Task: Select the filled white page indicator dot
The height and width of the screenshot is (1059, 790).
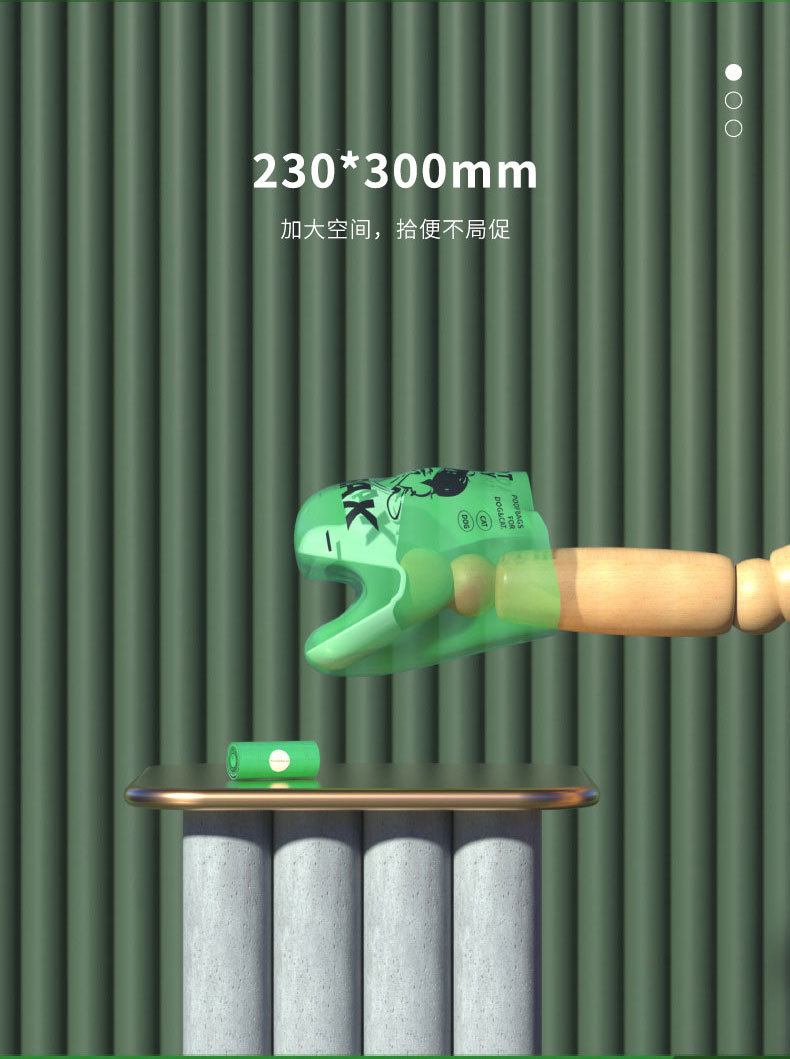Action: click(733, 72)
